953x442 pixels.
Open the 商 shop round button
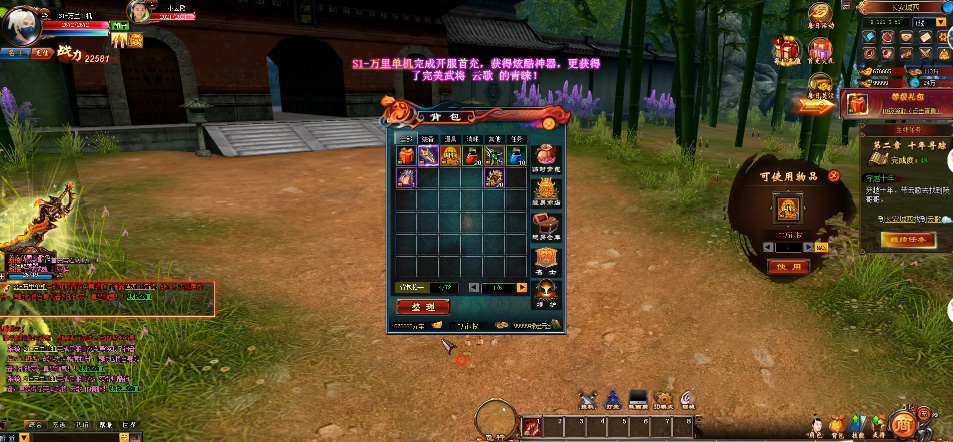tap(902, 424)
